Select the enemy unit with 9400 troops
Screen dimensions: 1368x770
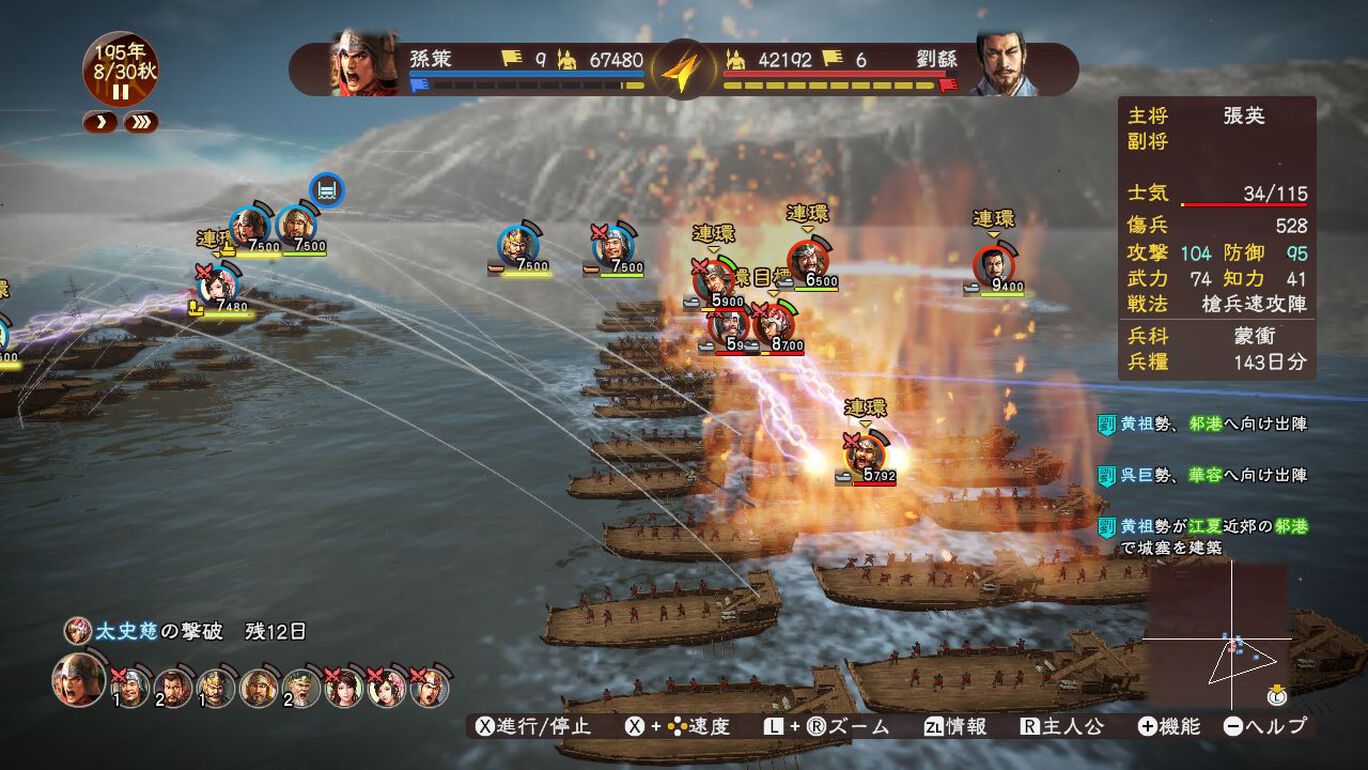point(993,266)
